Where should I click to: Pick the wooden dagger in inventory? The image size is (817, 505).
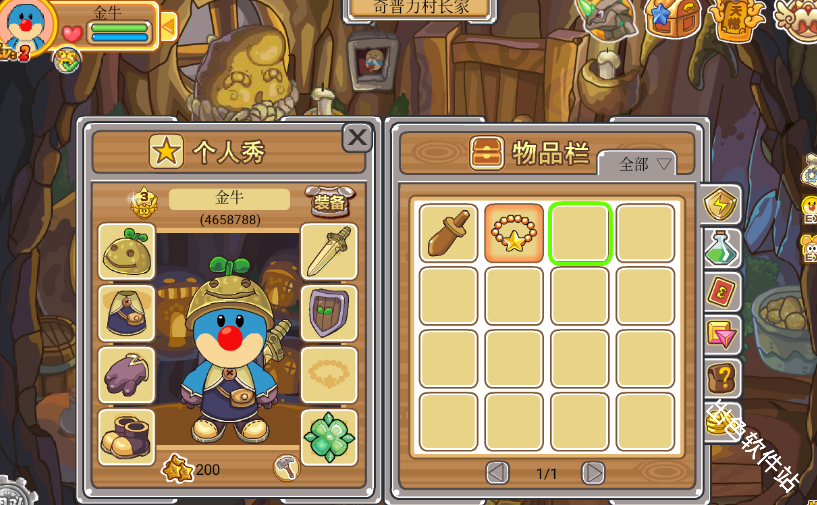(448, 233)
